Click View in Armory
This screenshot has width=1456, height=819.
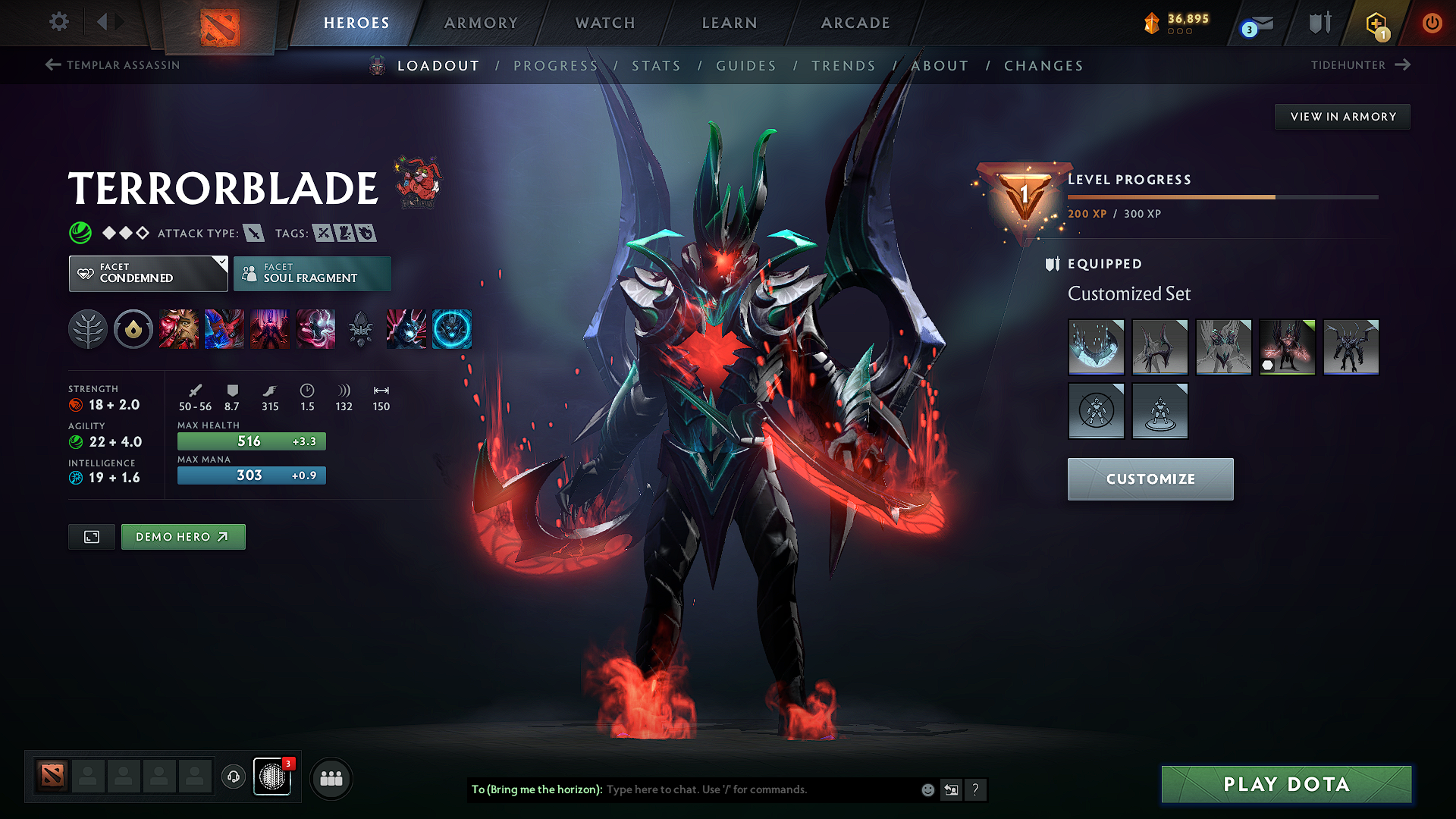pos(1341,116)
